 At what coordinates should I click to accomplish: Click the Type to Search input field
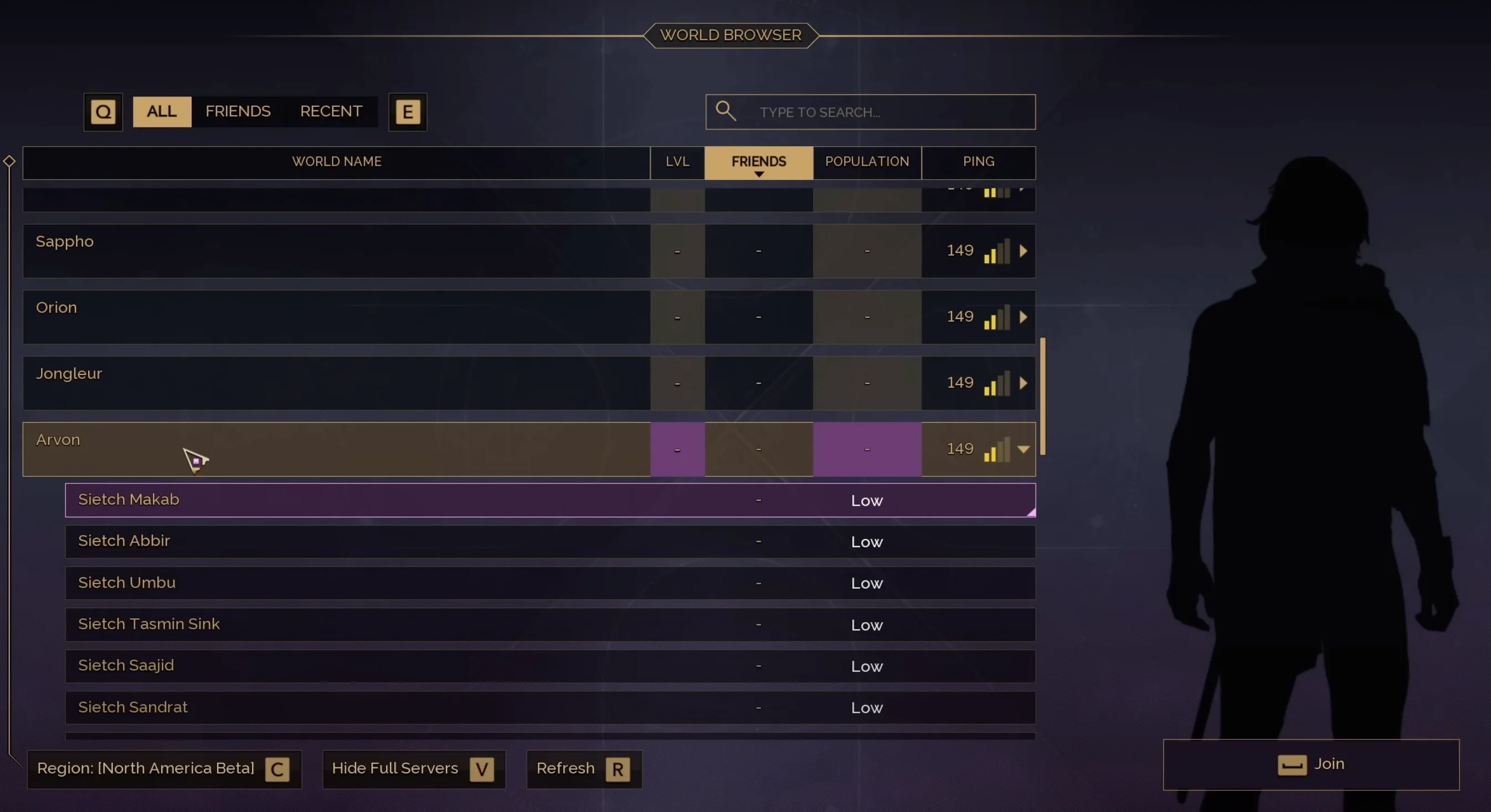[868, 112]
